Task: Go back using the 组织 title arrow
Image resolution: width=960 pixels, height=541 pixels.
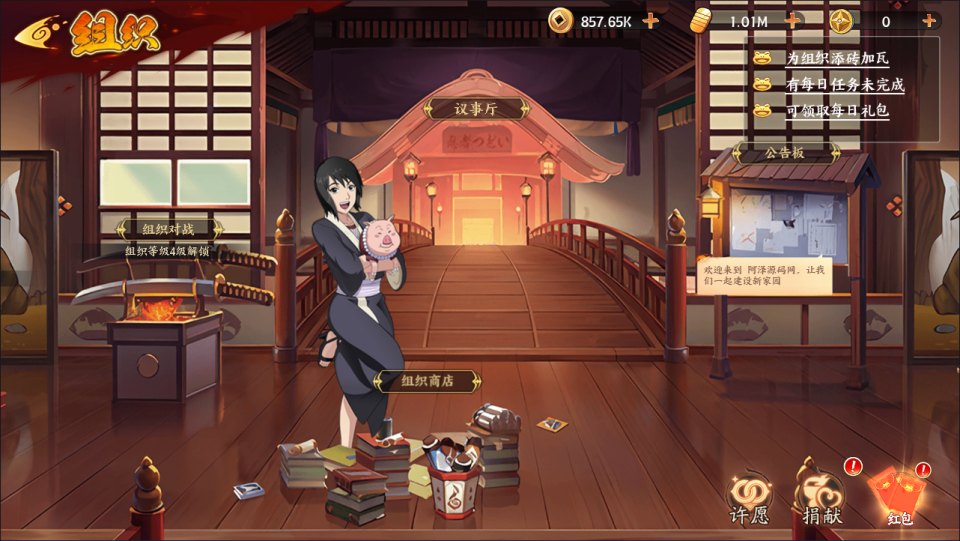Action: point(40,35)
